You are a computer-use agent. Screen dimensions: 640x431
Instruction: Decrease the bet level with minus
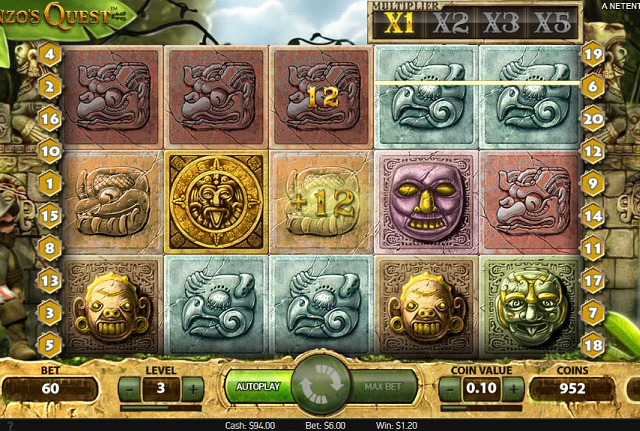[x=127, y=388]
